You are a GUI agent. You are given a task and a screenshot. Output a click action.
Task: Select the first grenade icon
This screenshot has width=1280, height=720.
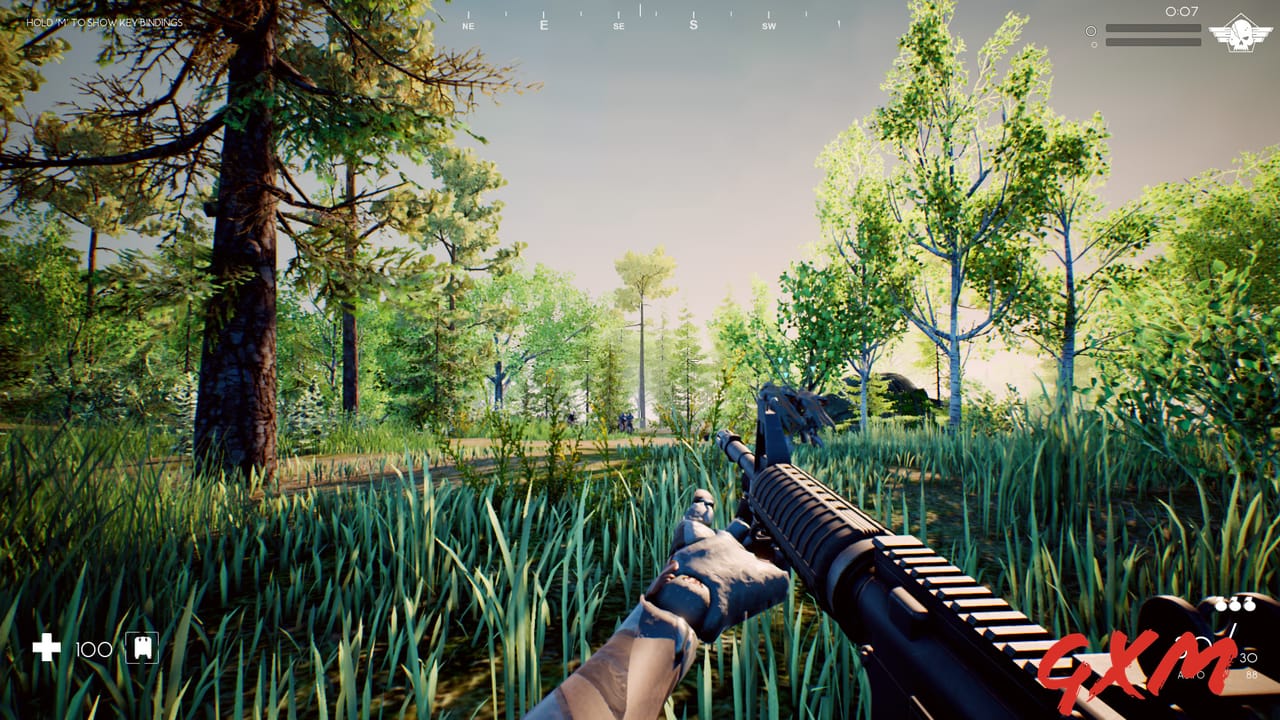click(x=1220, y=605)
